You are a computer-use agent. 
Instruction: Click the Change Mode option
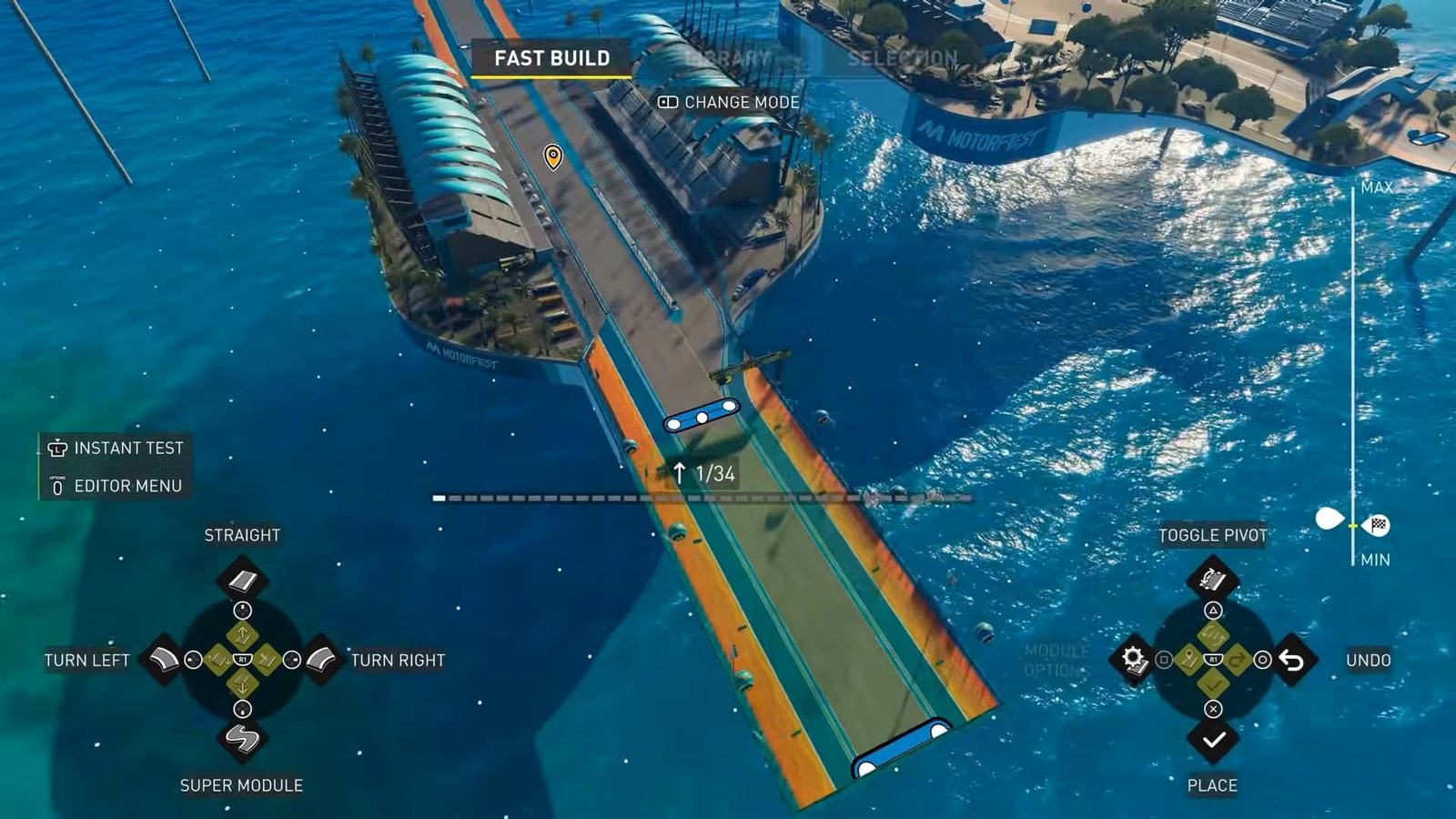tap(729, 102)
